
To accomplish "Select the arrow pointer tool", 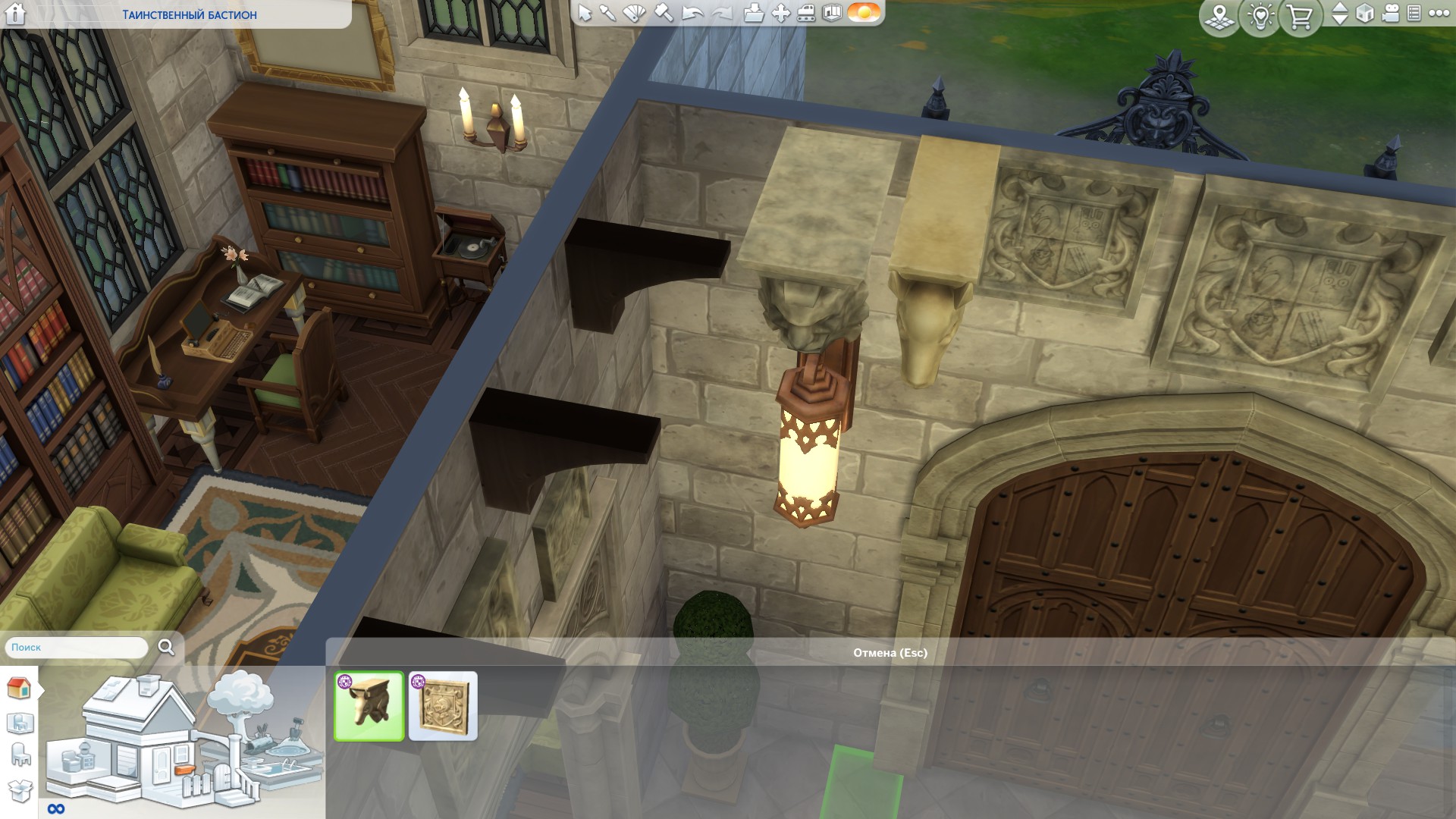I will pyautogui.click(x=585, y=13).
